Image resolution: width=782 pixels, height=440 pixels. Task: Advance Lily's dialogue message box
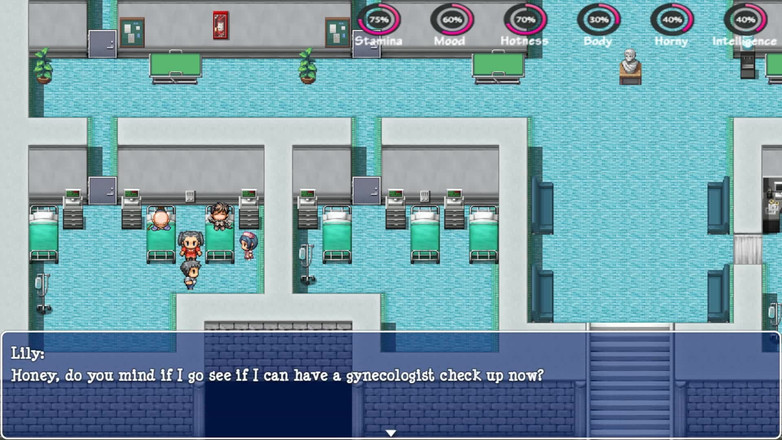390,385
